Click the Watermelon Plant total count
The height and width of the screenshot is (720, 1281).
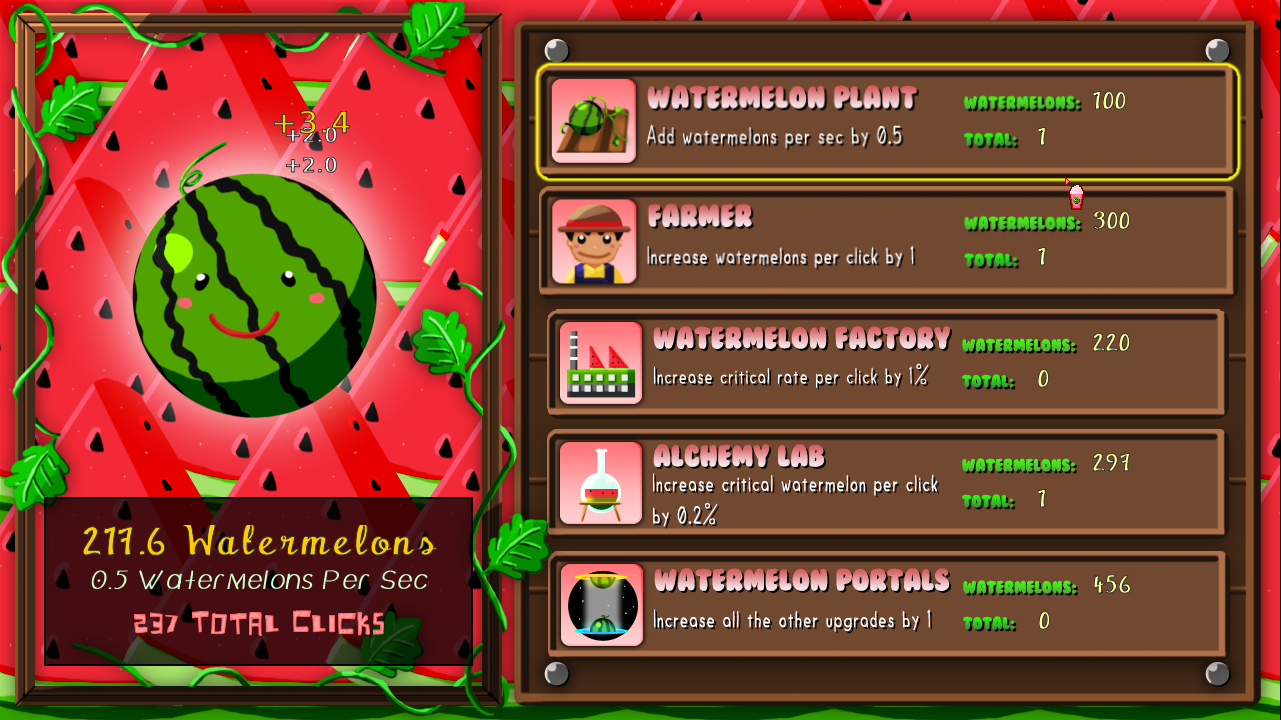pos(1042,138)
